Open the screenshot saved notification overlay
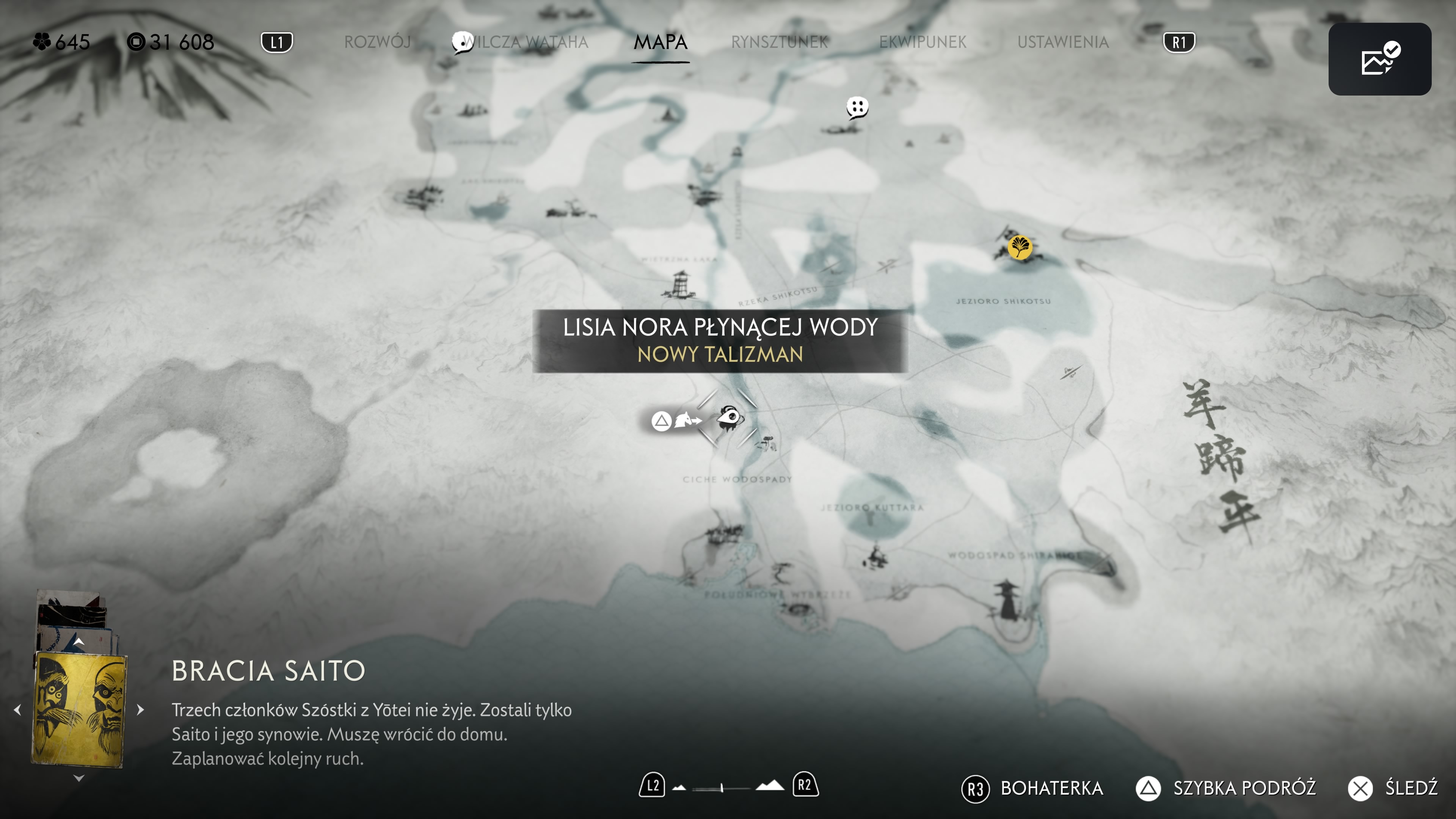The width and height of the screenshot is (1456, 819). coord(1379,59)
